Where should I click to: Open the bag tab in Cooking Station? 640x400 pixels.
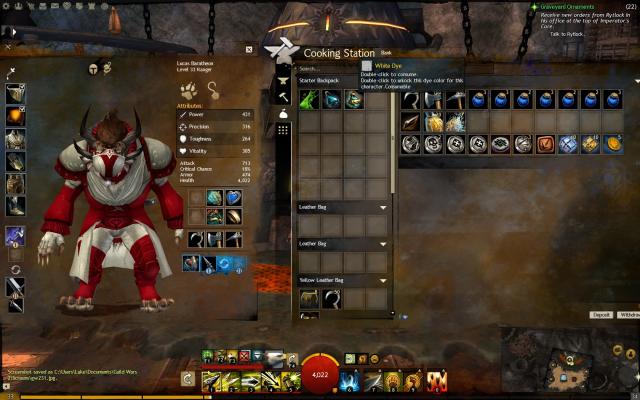[283, 115]
